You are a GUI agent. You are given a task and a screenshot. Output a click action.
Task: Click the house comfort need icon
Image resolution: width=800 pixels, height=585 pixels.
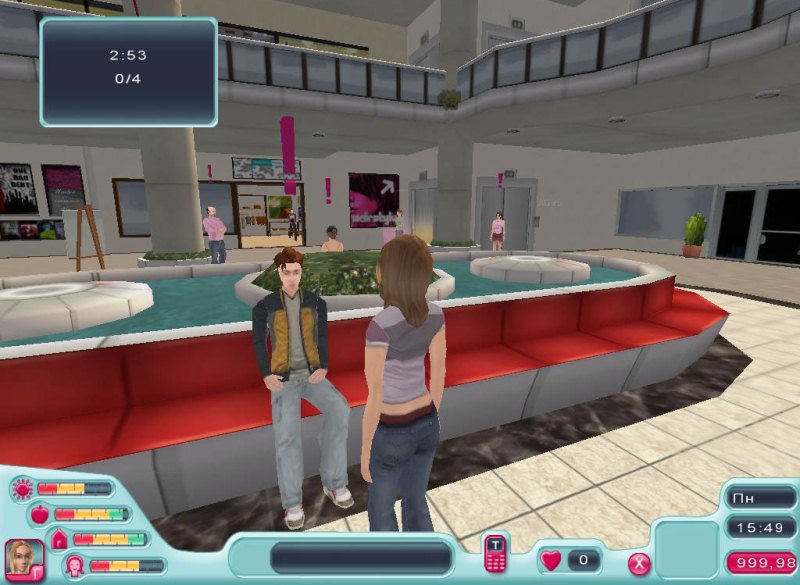(58, 540)
